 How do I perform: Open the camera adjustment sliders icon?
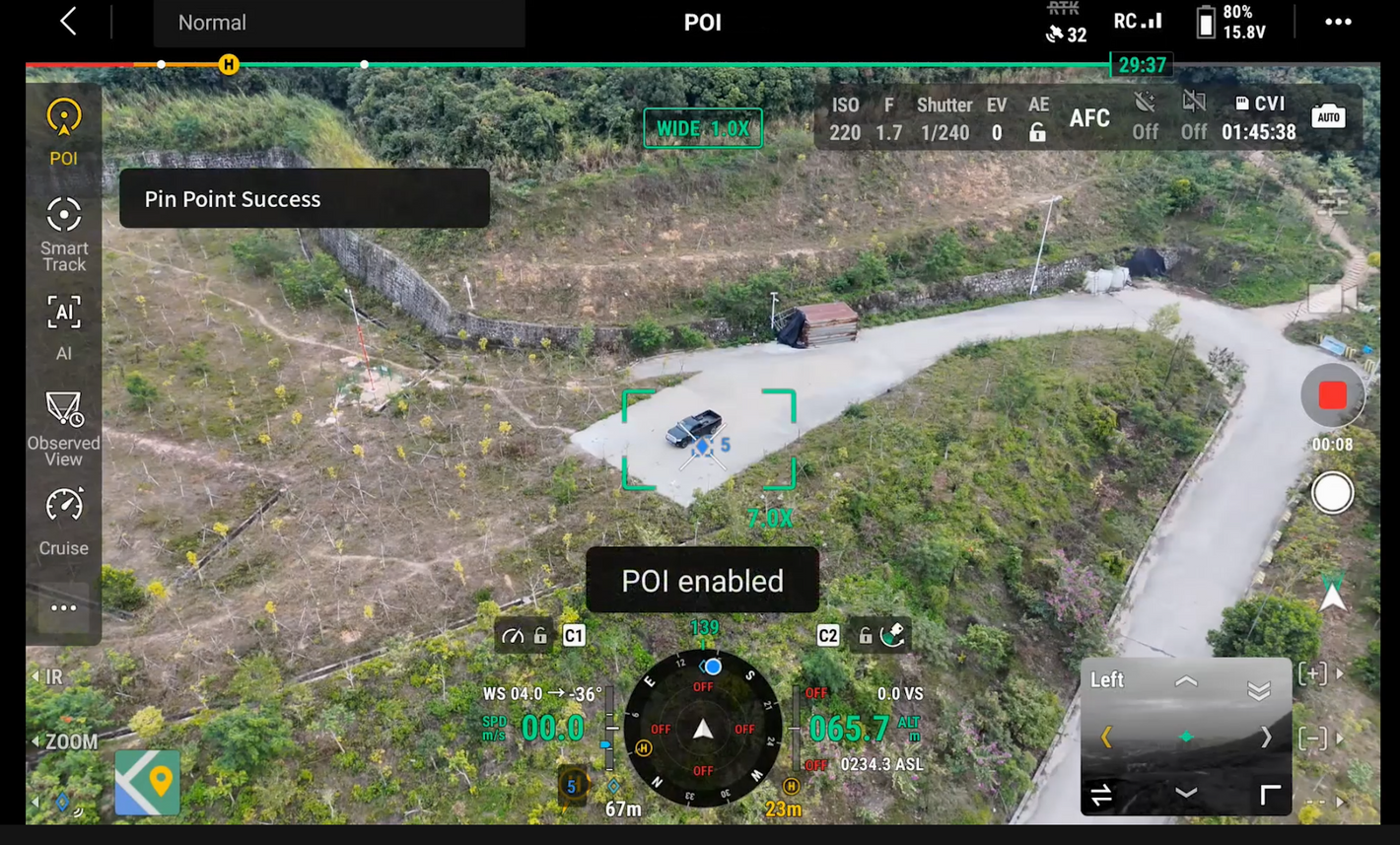click(x=1332, y=204)
